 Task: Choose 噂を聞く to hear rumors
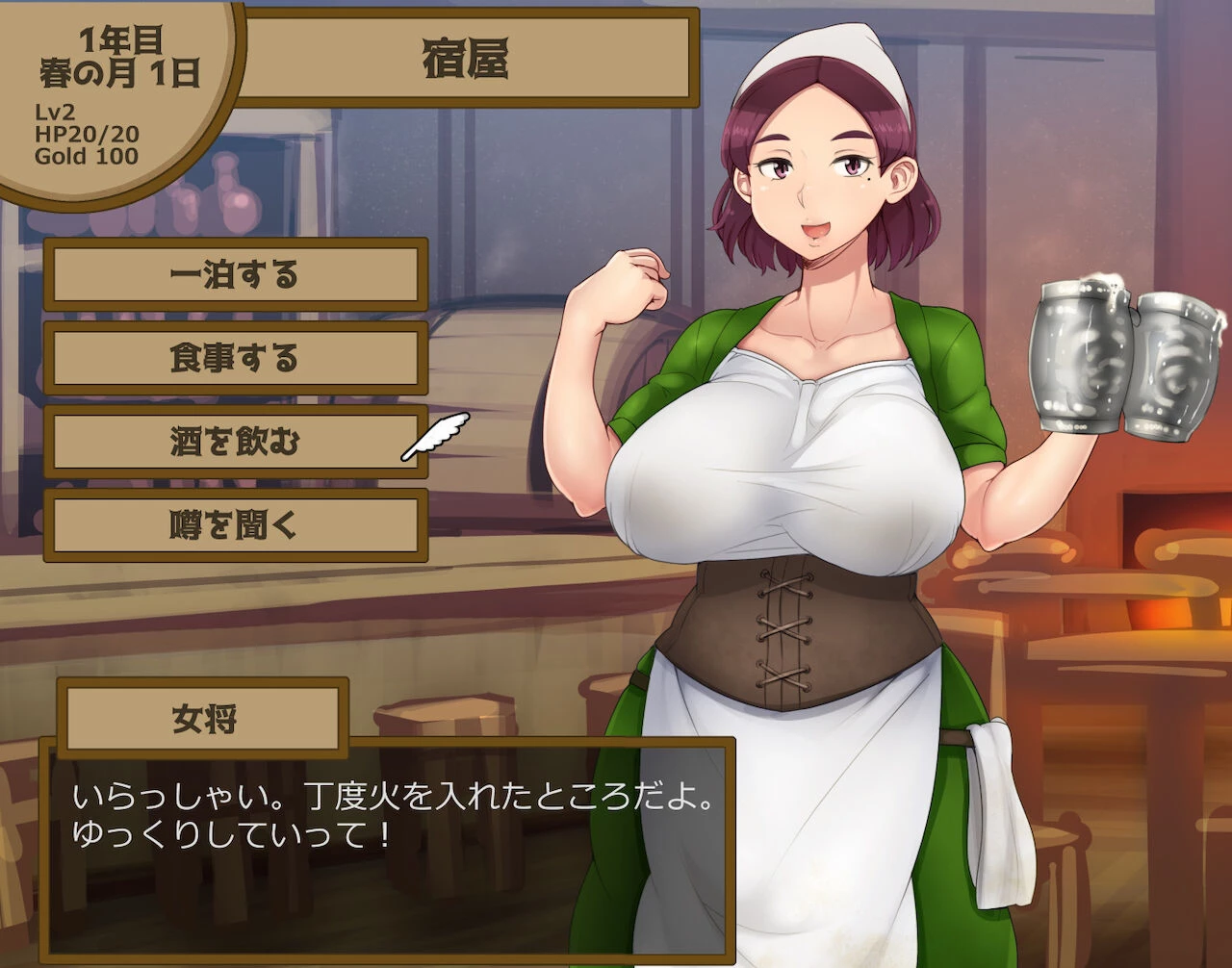(x=235, y=525)
